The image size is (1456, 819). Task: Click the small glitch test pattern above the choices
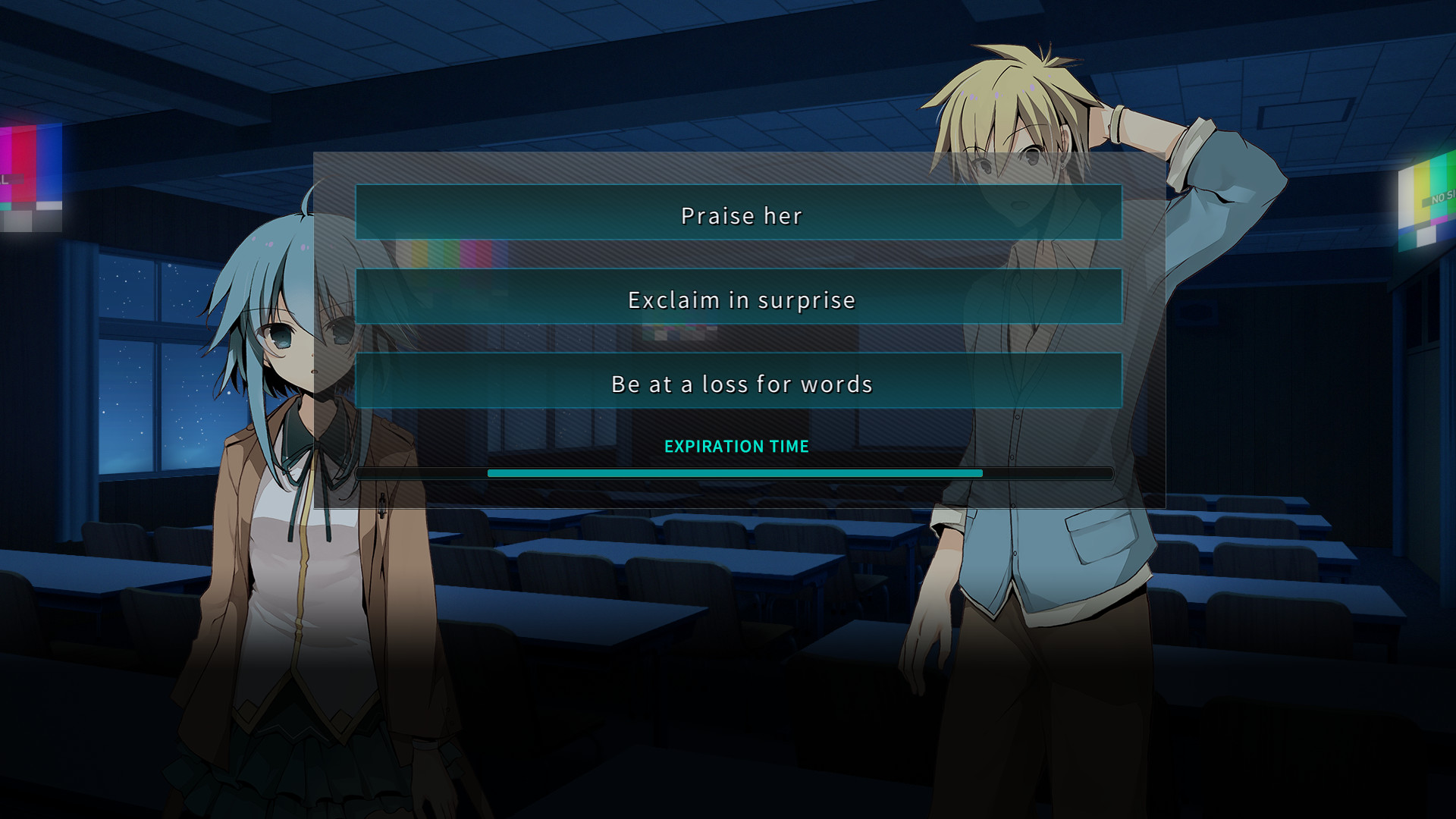438,253
